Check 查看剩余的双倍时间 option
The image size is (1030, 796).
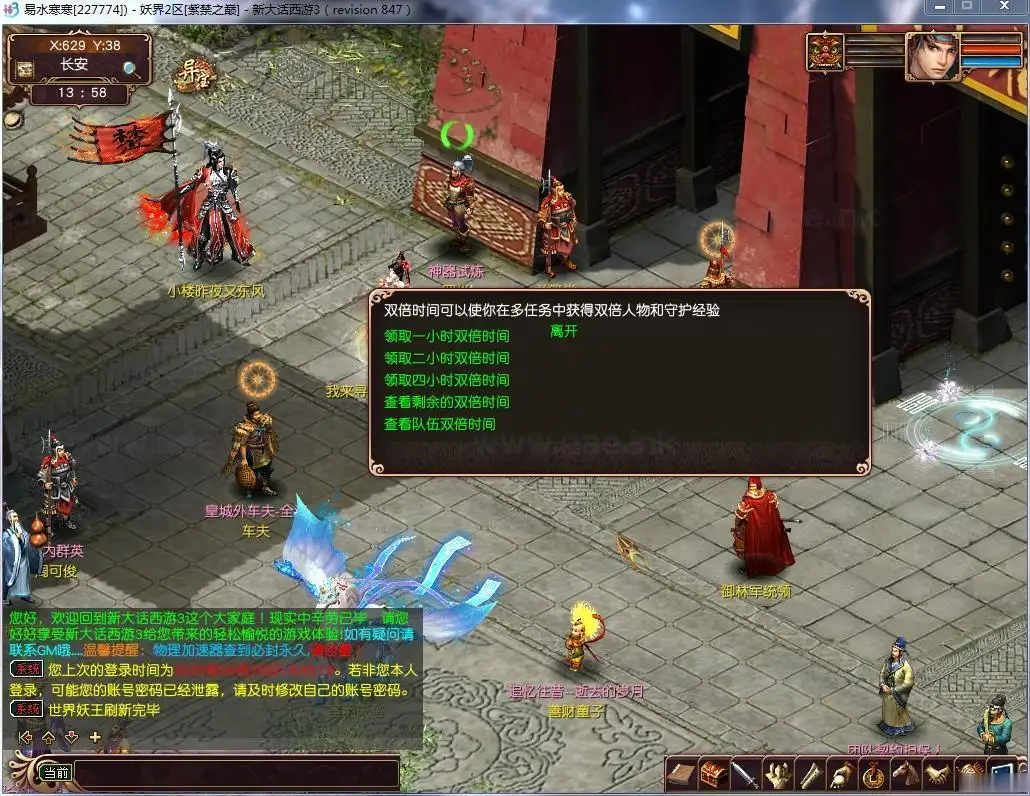(446, 402)
